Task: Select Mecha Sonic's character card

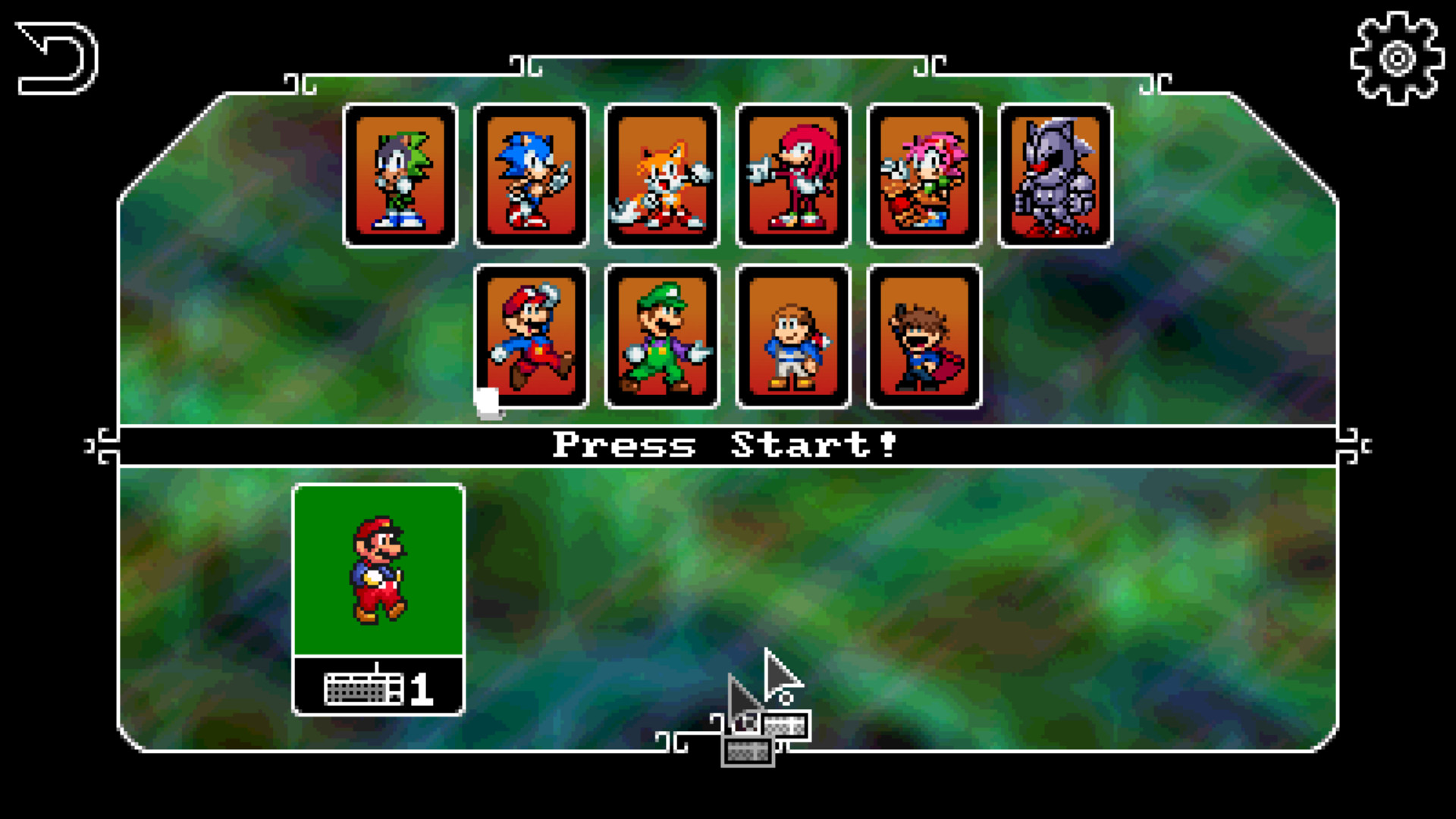Action: coord(1054,176)
